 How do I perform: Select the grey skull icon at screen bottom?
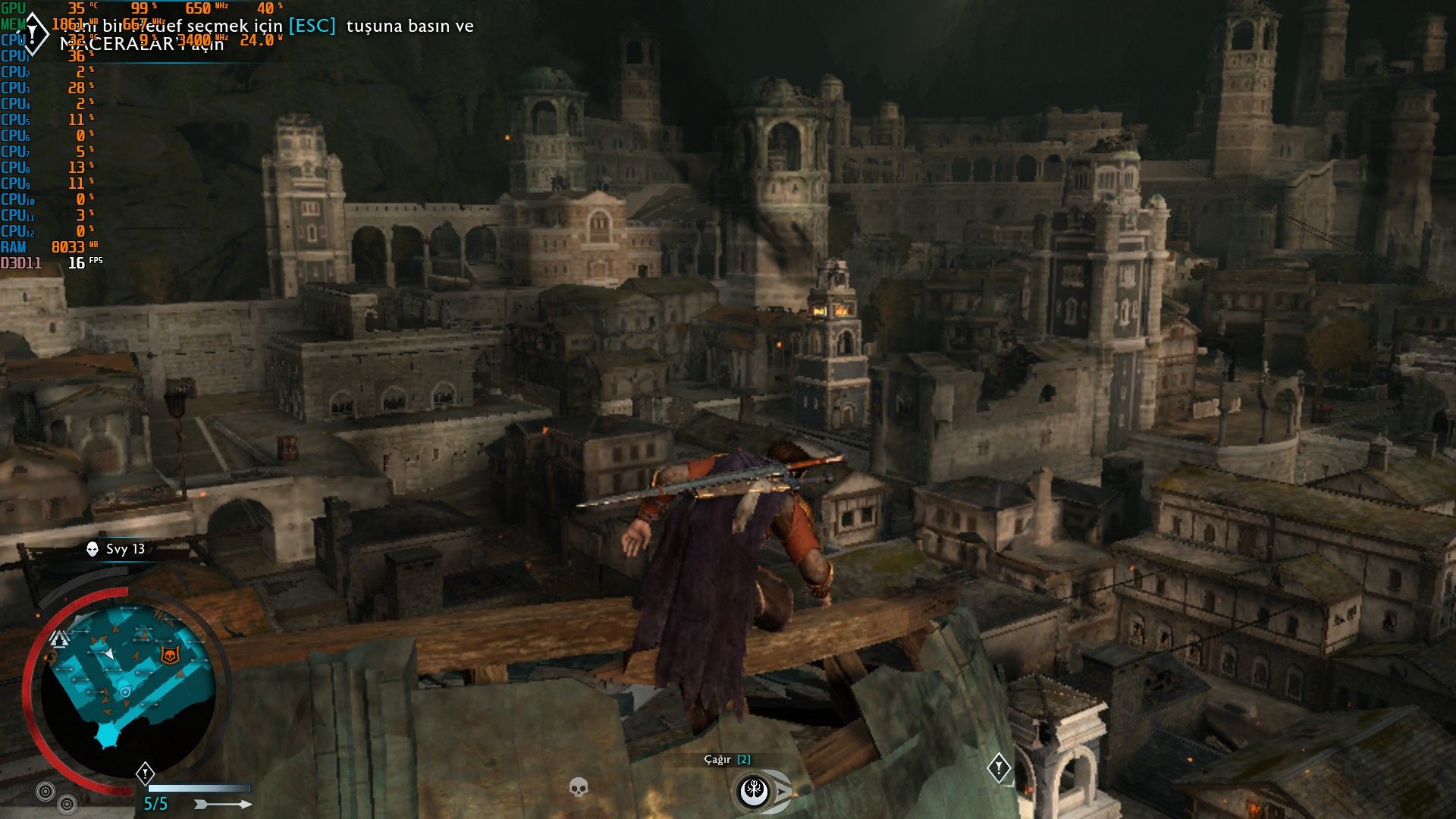(579, 787)
